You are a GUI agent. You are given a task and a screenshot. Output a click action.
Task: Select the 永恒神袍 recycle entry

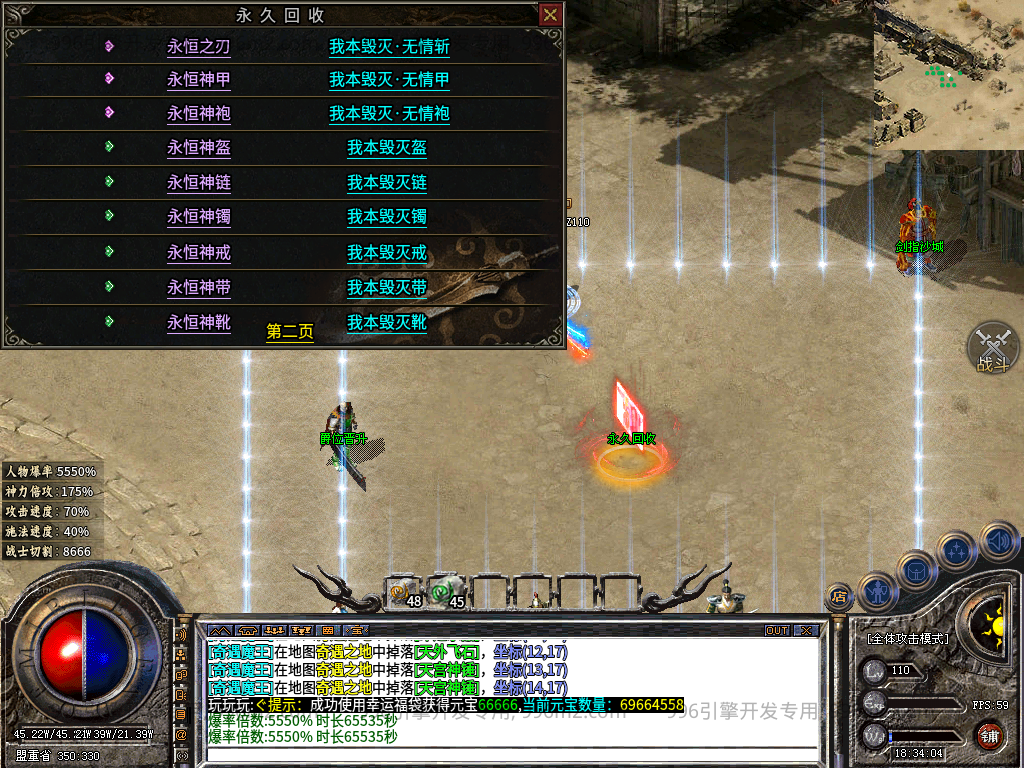[x=198, y=114]
